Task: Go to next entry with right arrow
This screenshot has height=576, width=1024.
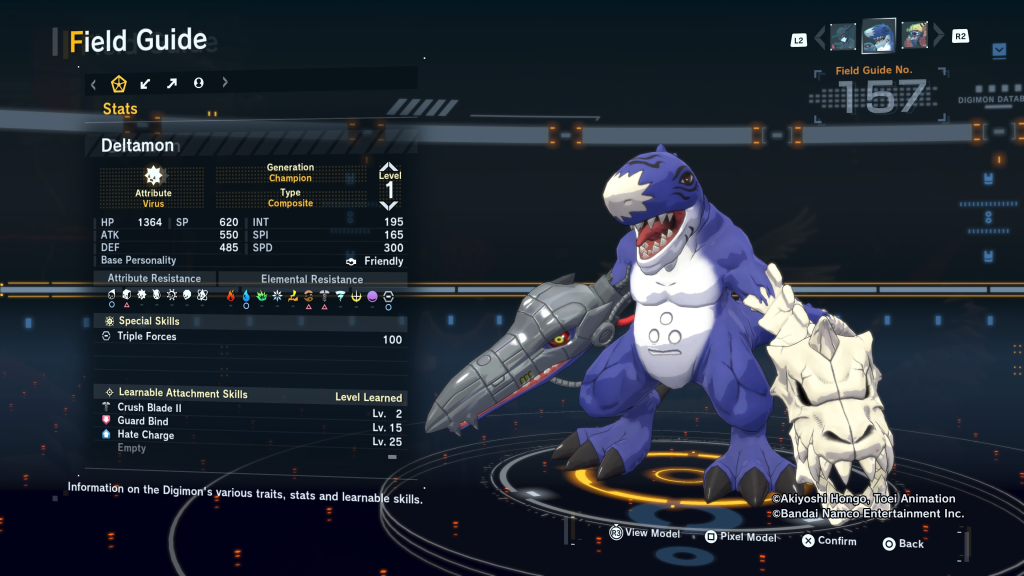Action: (938, 38)
